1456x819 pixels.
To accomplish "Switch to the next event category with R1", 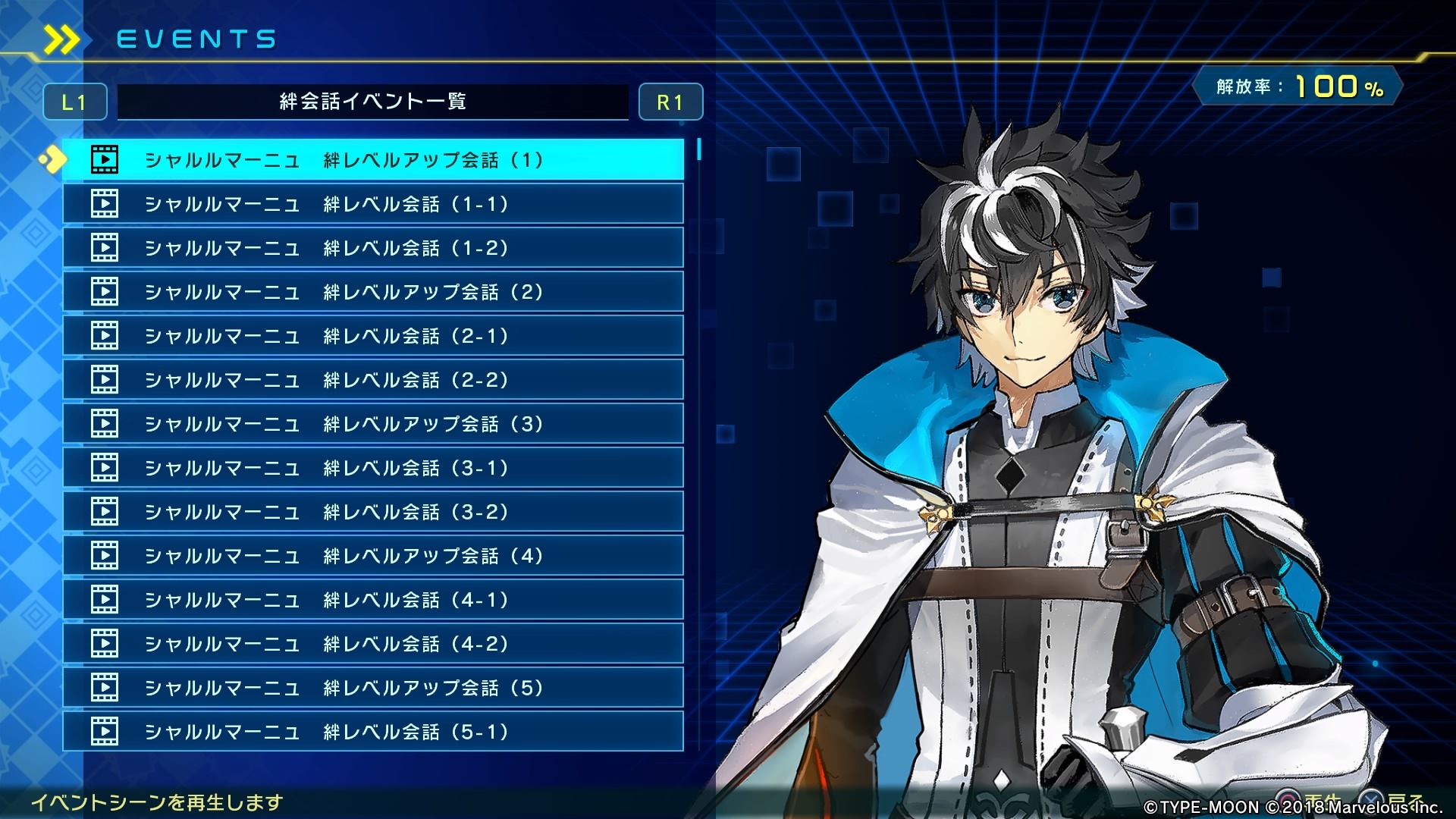I will tap(670, 102).
